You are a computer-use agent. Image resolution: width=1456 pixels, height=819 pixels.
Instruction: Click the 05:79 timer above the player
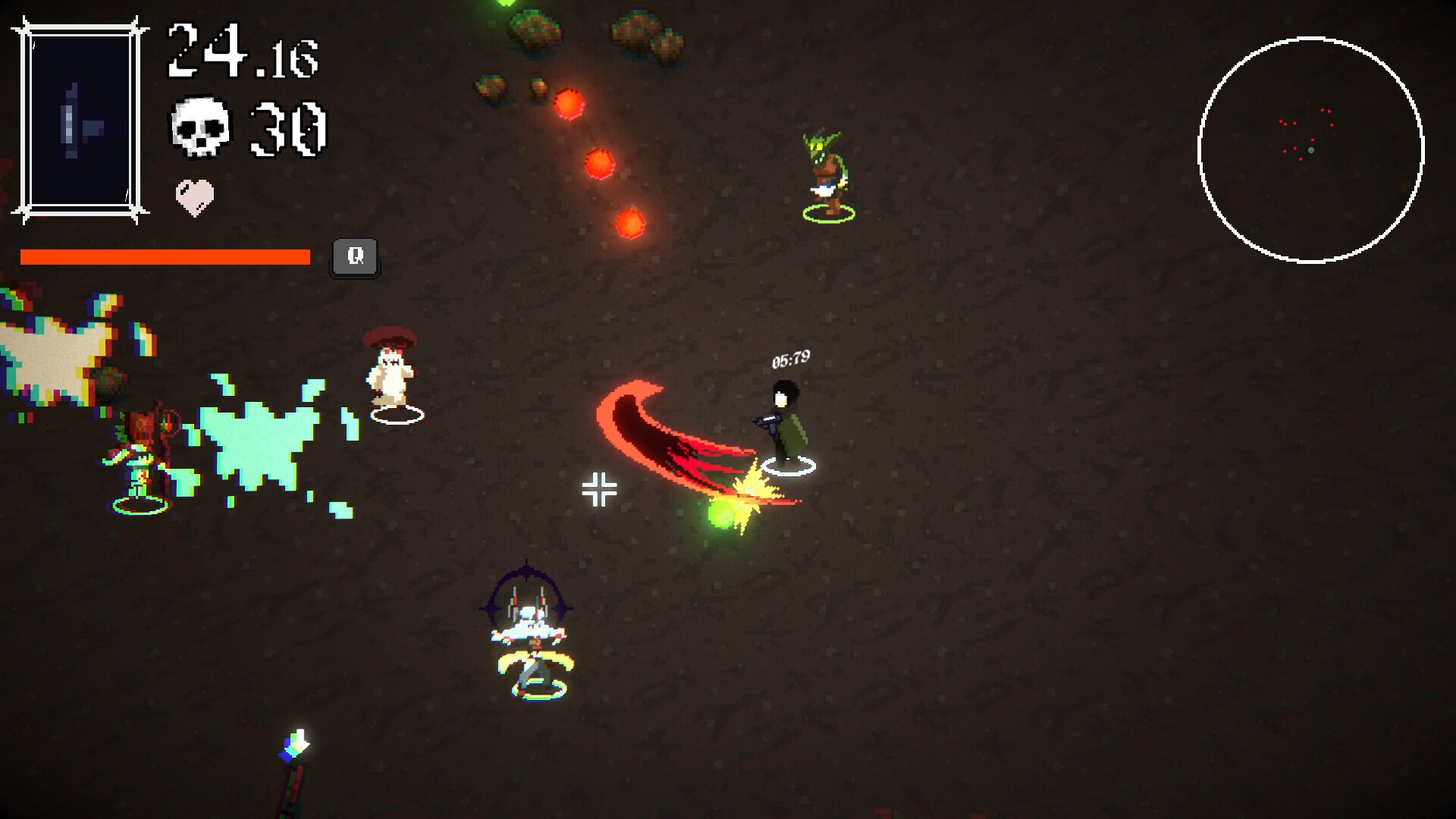click(789, 360)
